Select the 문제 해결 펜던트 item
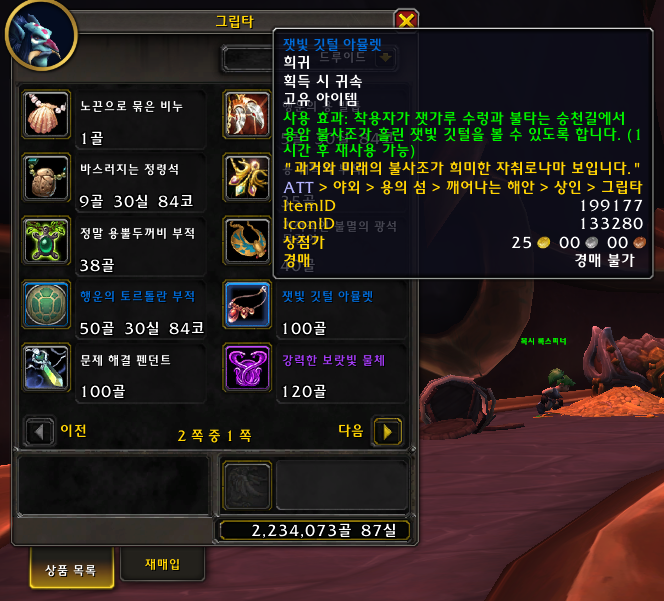This screenshot has width=664, height=601. point(44,367)
